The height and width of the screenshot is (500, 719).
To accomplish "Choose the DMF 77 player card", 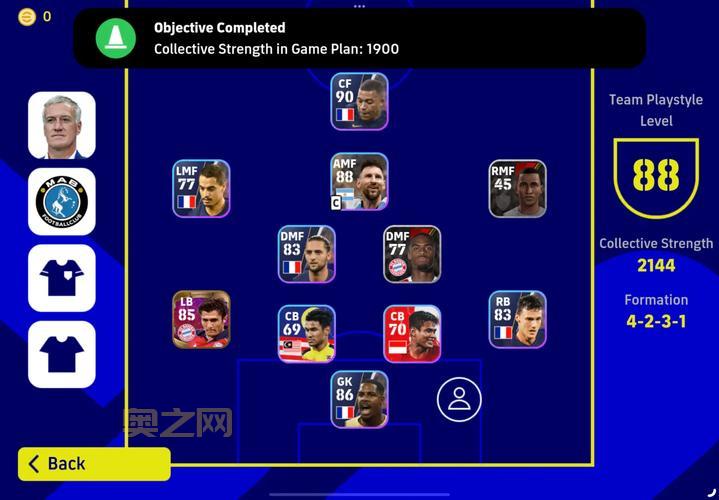I will coord(411,253).
